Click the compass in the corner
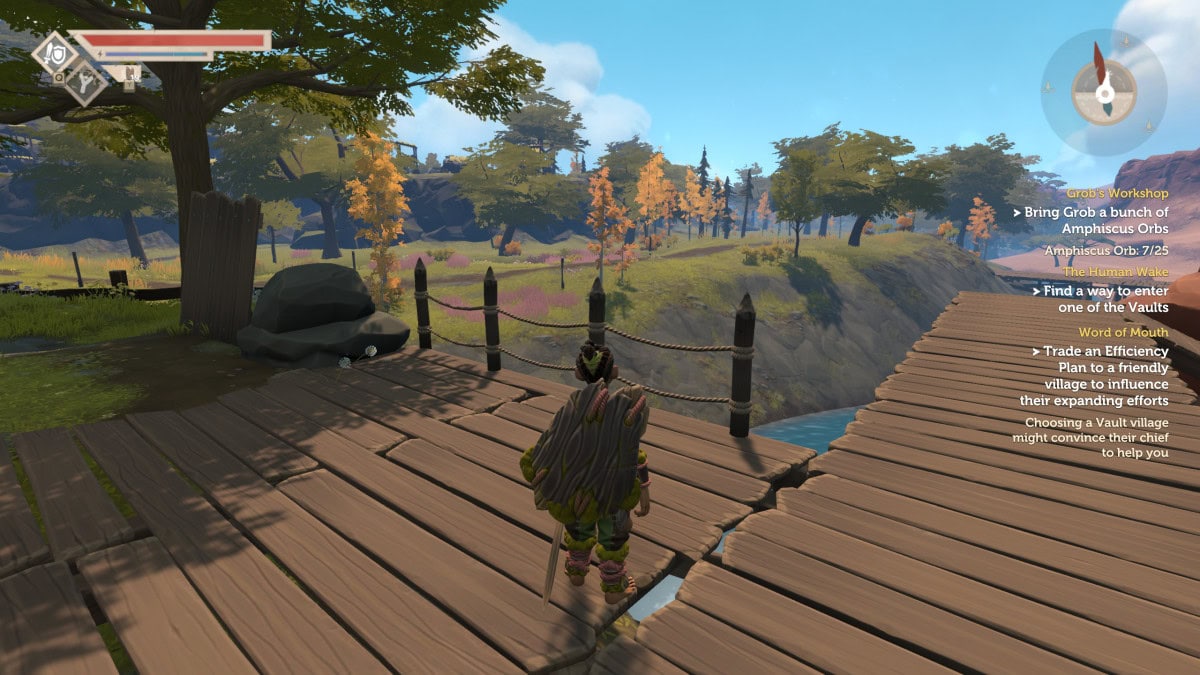 tap(1103, 92)
